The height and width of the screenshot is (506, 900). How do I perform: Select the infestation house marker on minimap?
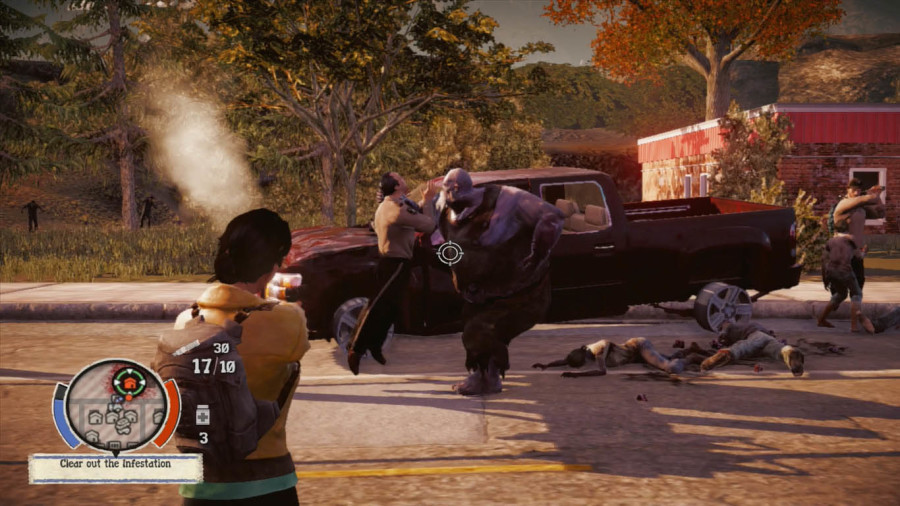click(128, 381)
